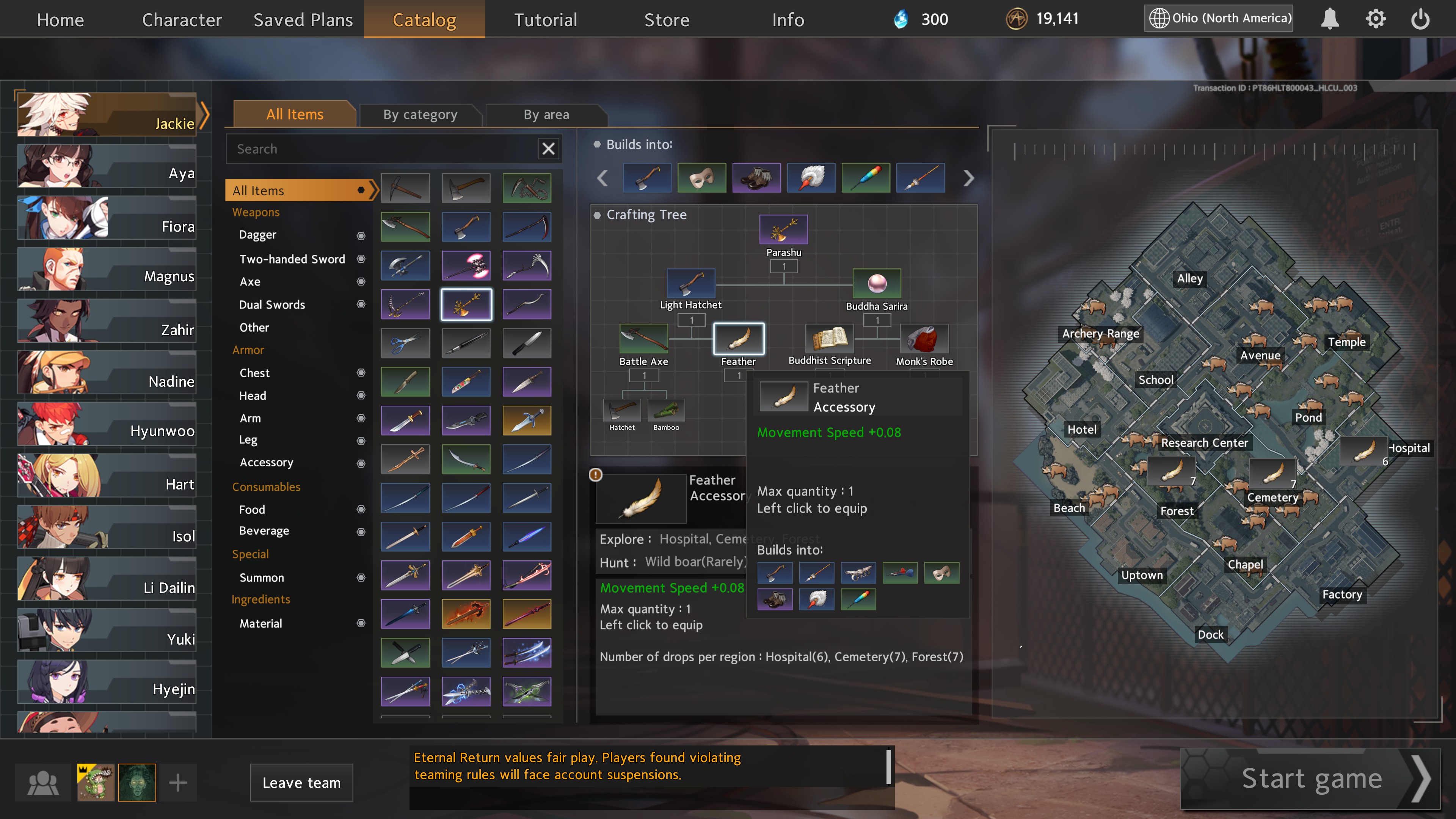Open the Home tab
The height and width of the screenshot is (819, 1456).
(x=60, y=20)
